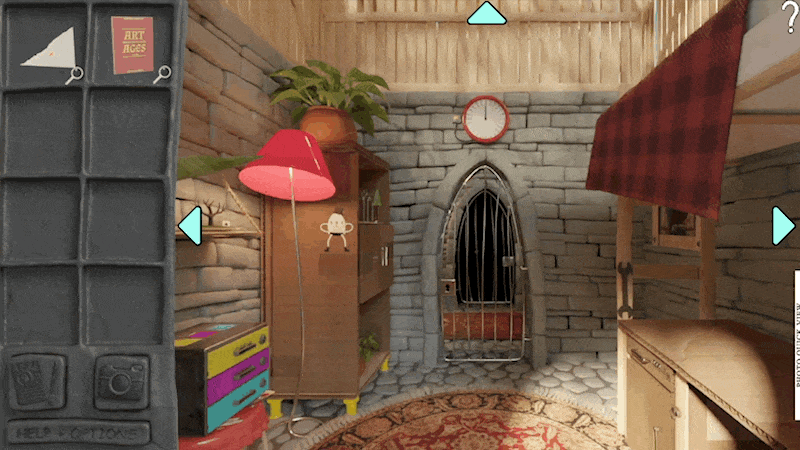Look up using the top cyan arrow

tap(487, 13)
